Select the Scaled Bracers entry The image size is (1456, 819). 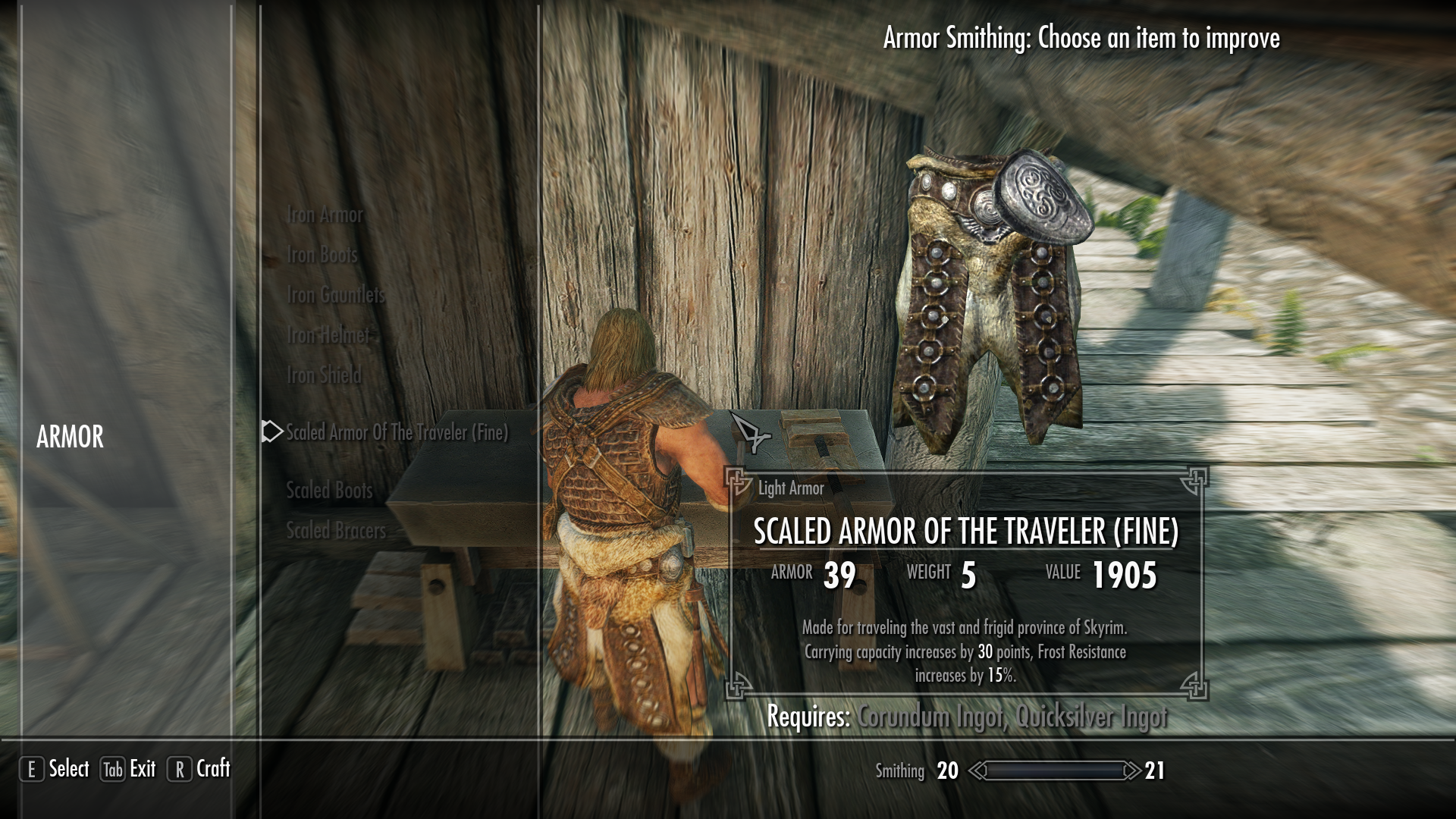pos(335,531)
